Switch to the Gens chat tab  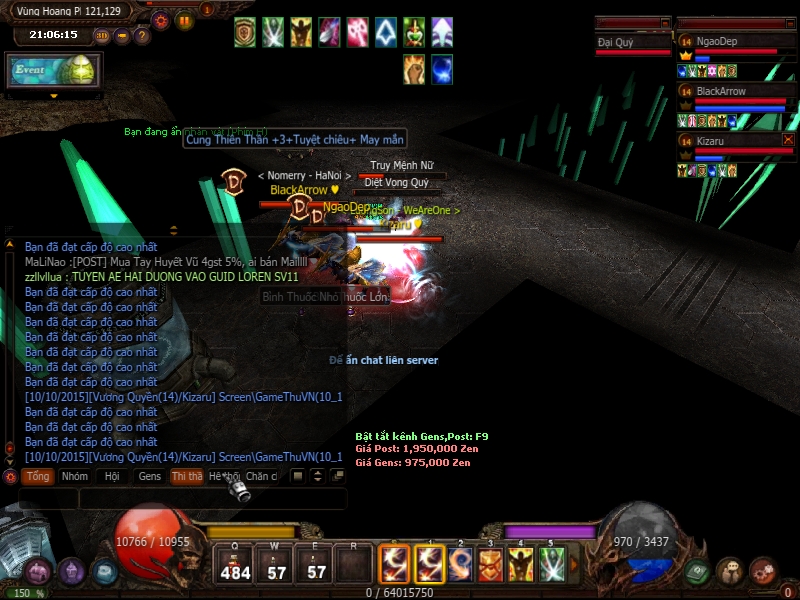(150, 477)
